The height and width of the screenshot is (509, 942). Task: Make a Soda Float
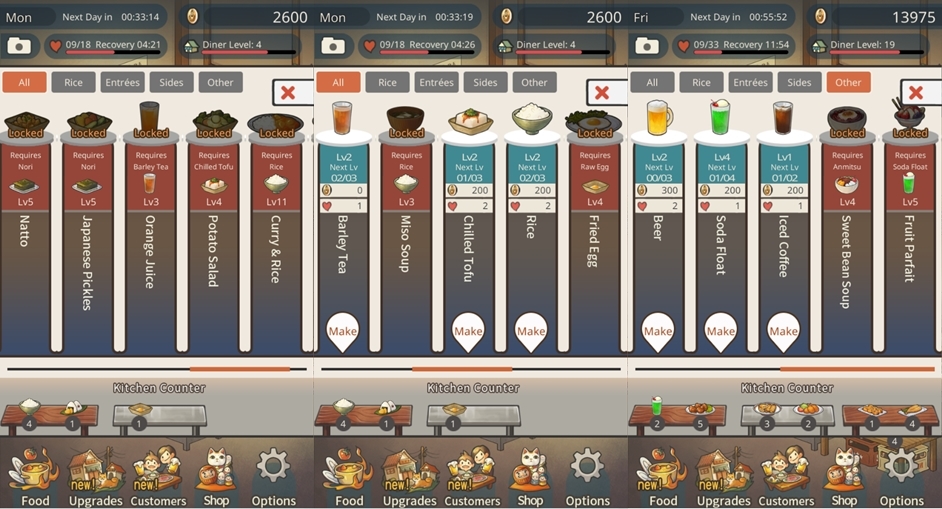point(721,331)
